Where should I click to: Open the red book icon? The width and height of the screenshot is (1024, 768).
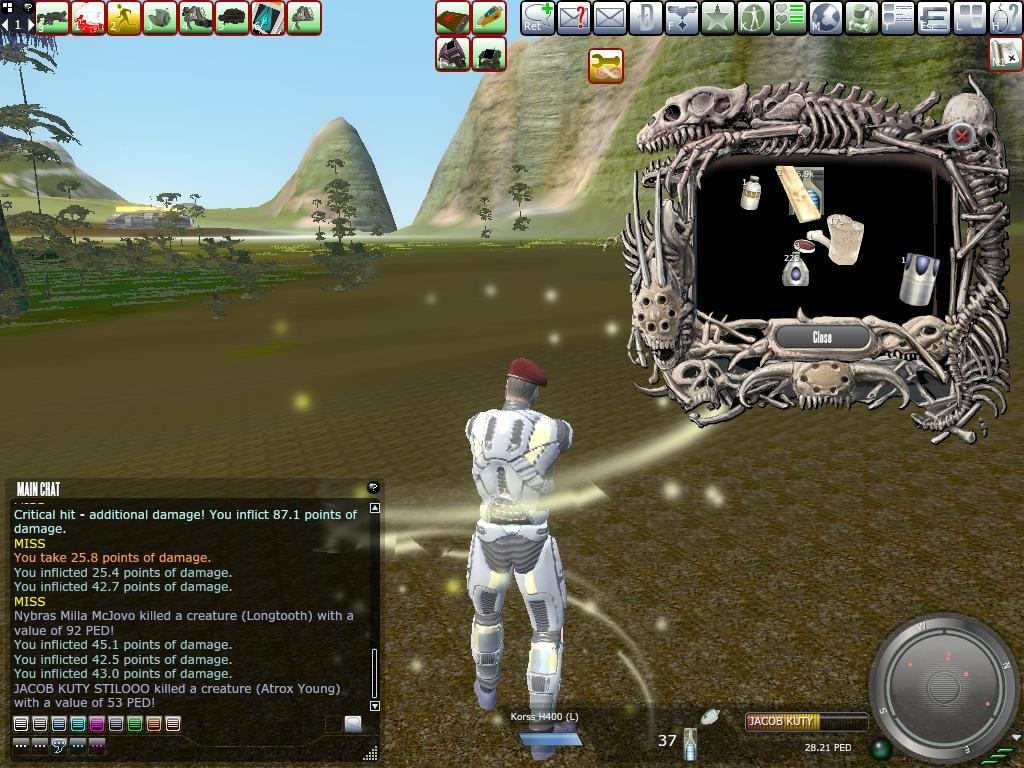point(453,18)
